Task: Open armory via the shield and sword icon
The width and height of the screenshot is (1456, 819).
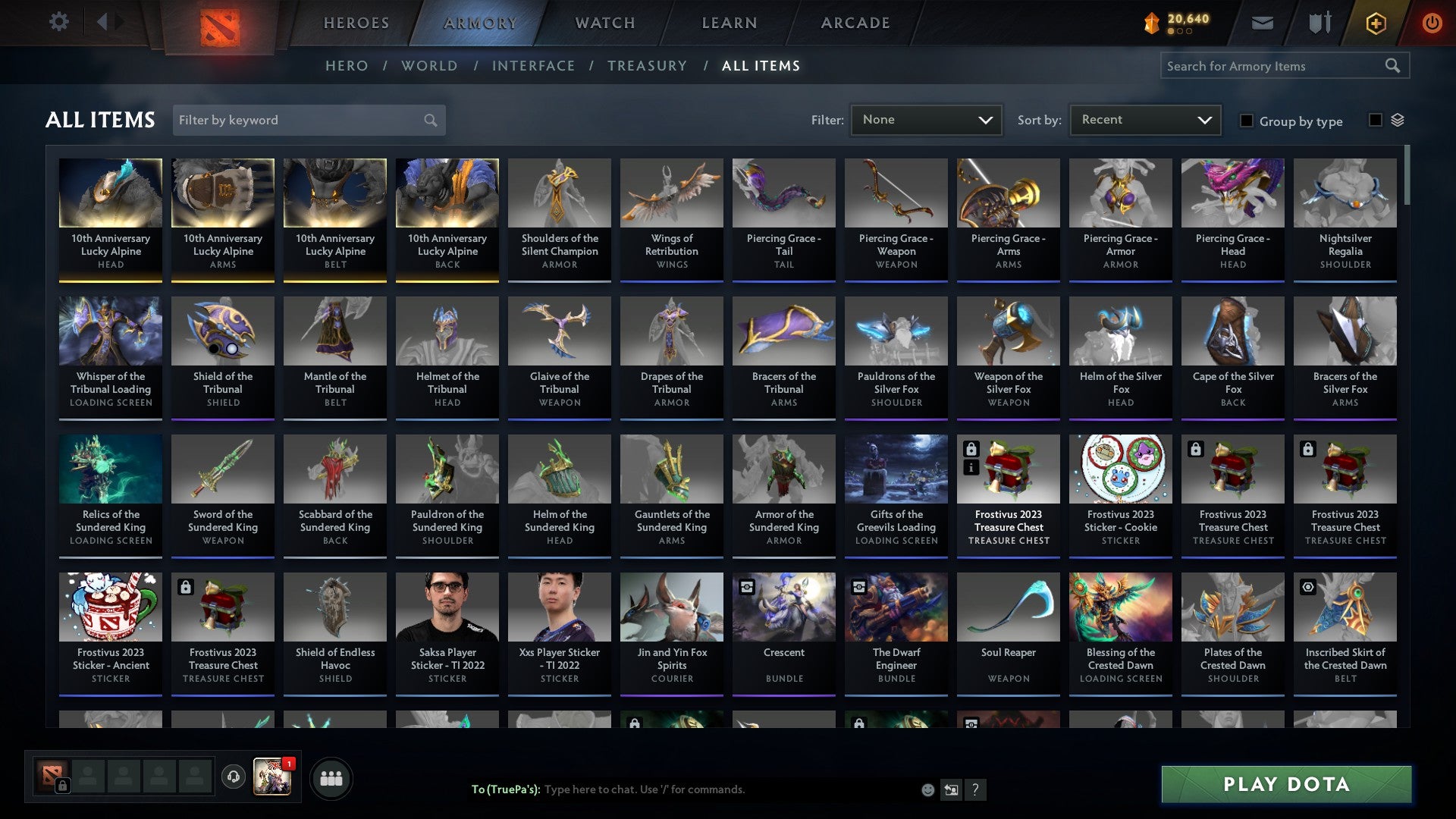Action: coord(1319,23)
